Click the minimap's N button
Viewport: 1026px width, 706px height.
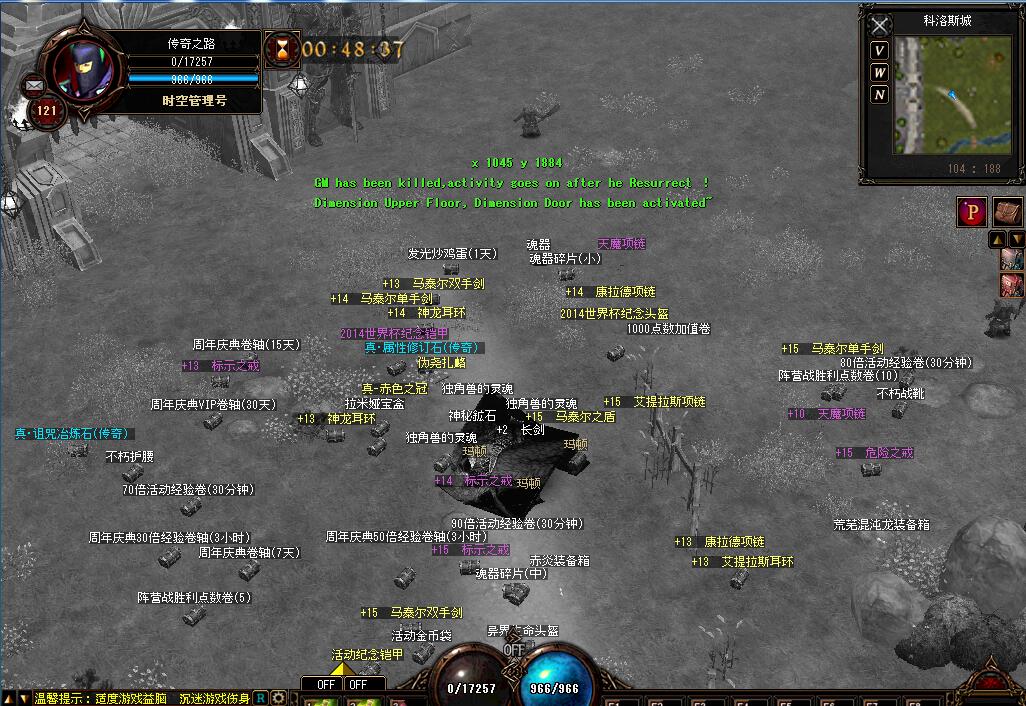point(879,95)
